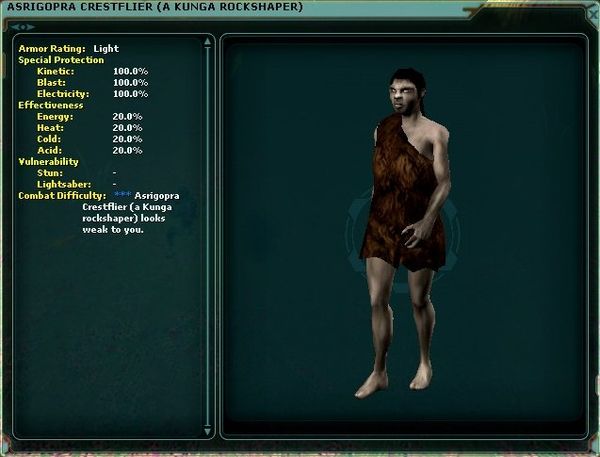The image size is (600, 457).
Task: Click the stats panel scroll-up arrow
Action: (208, 42)
